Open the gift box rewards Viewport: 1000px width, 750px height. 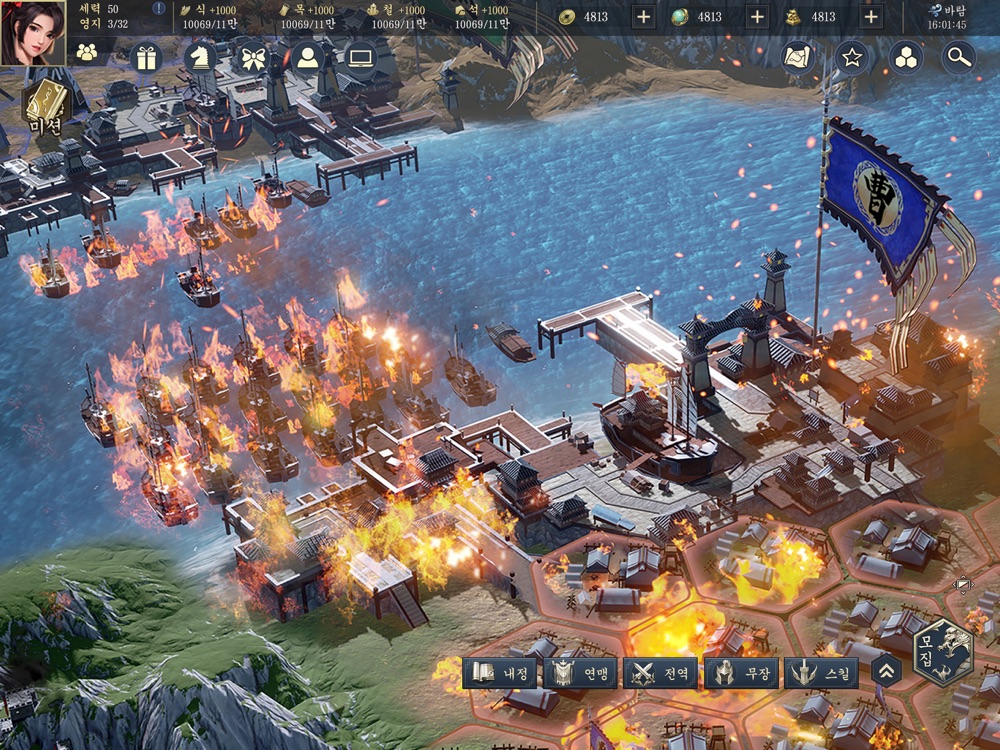(149, 57)
